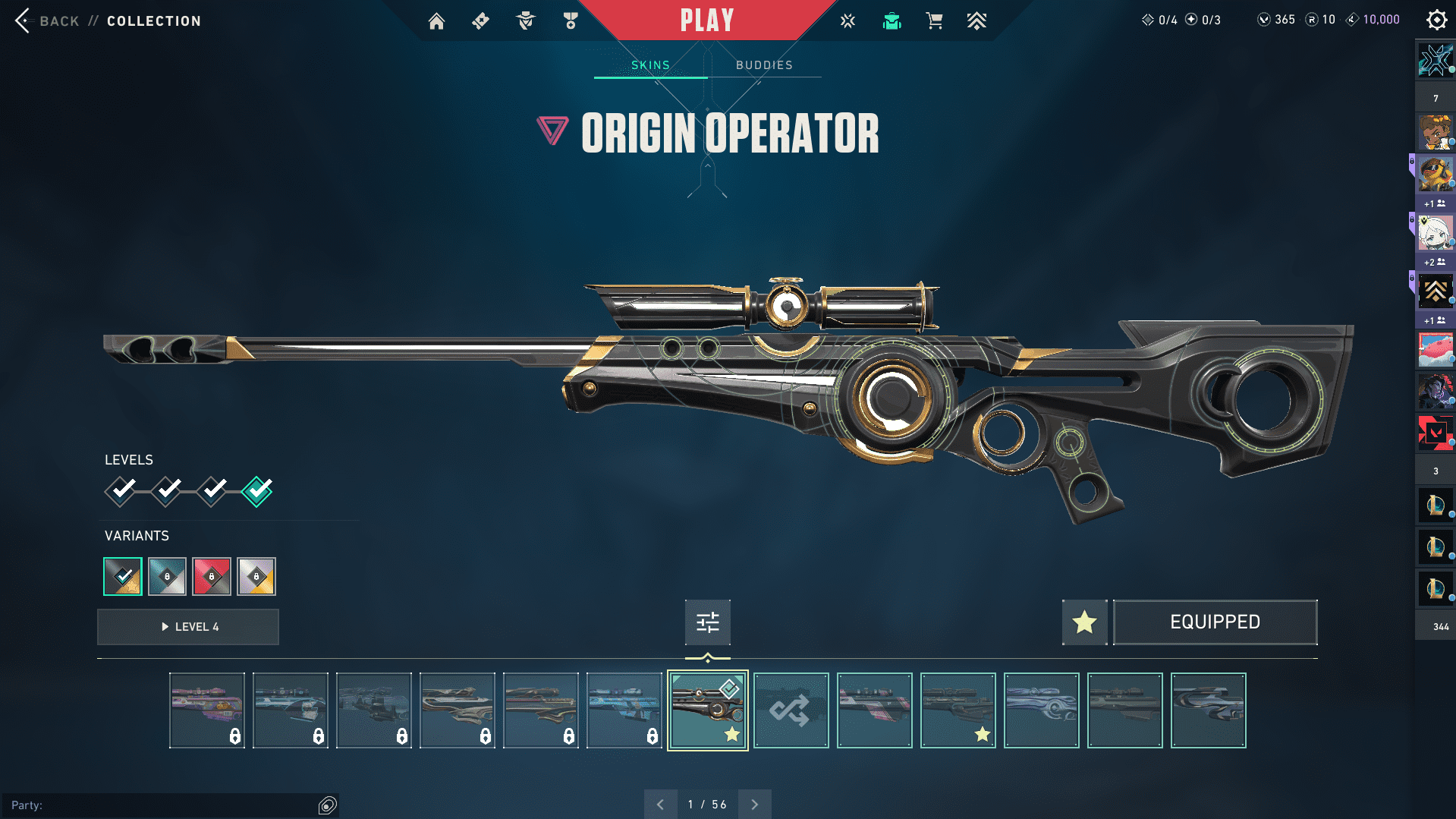Toggle the favorite star button
The height and width of the screenshot is (819, 1456).
[1084, 622]
